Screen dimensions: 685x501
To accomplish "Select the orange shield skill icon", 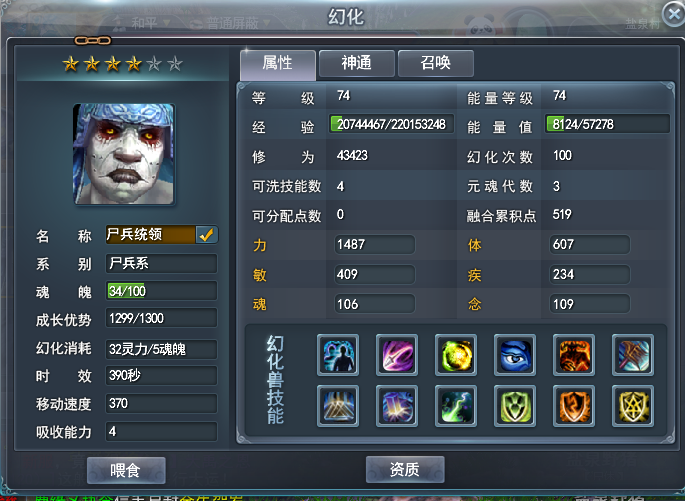I will [573, 406].
